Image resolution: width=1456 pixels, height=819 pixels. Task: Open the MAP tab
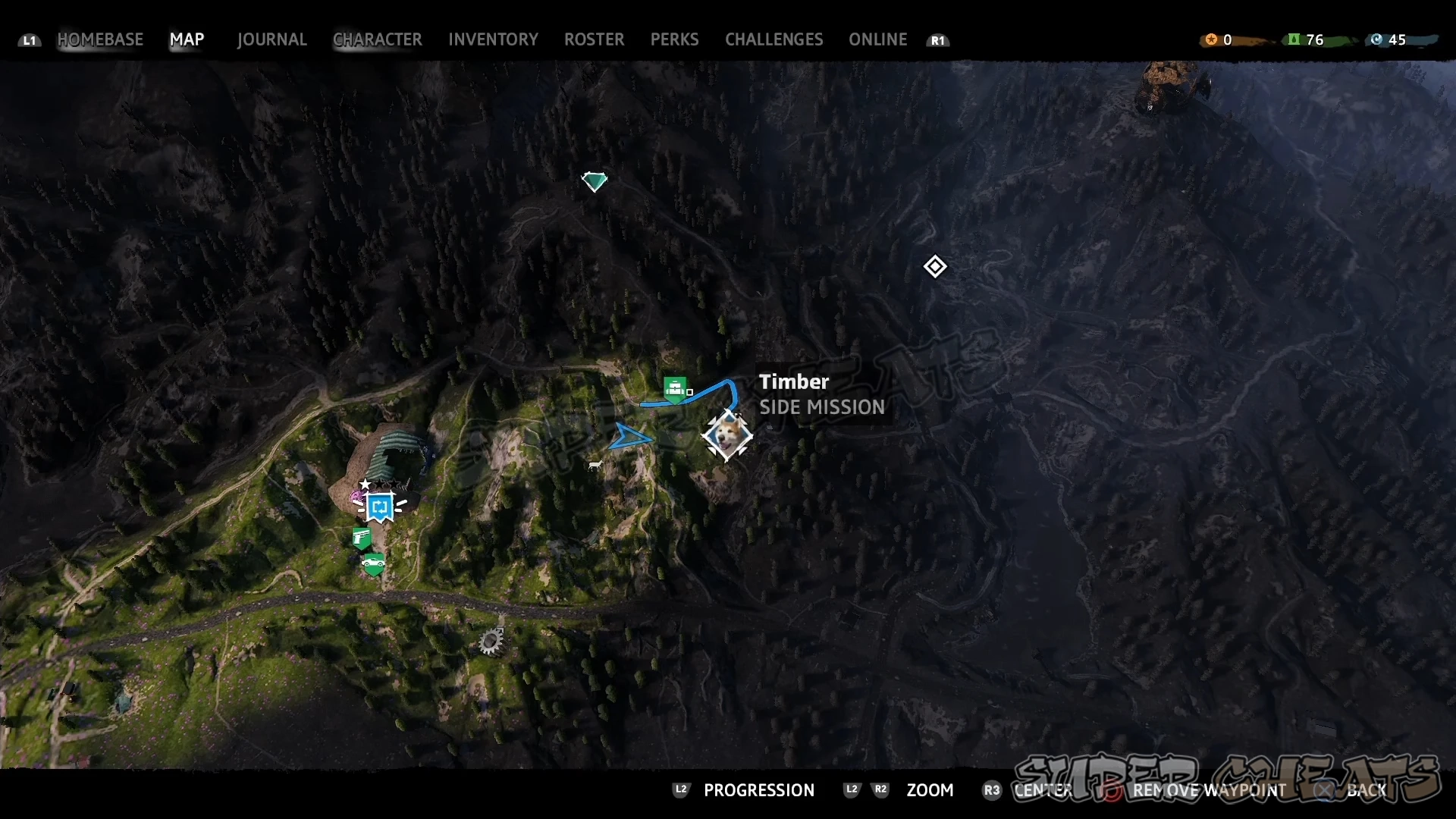pyautogui.click(x=187, y=39)
